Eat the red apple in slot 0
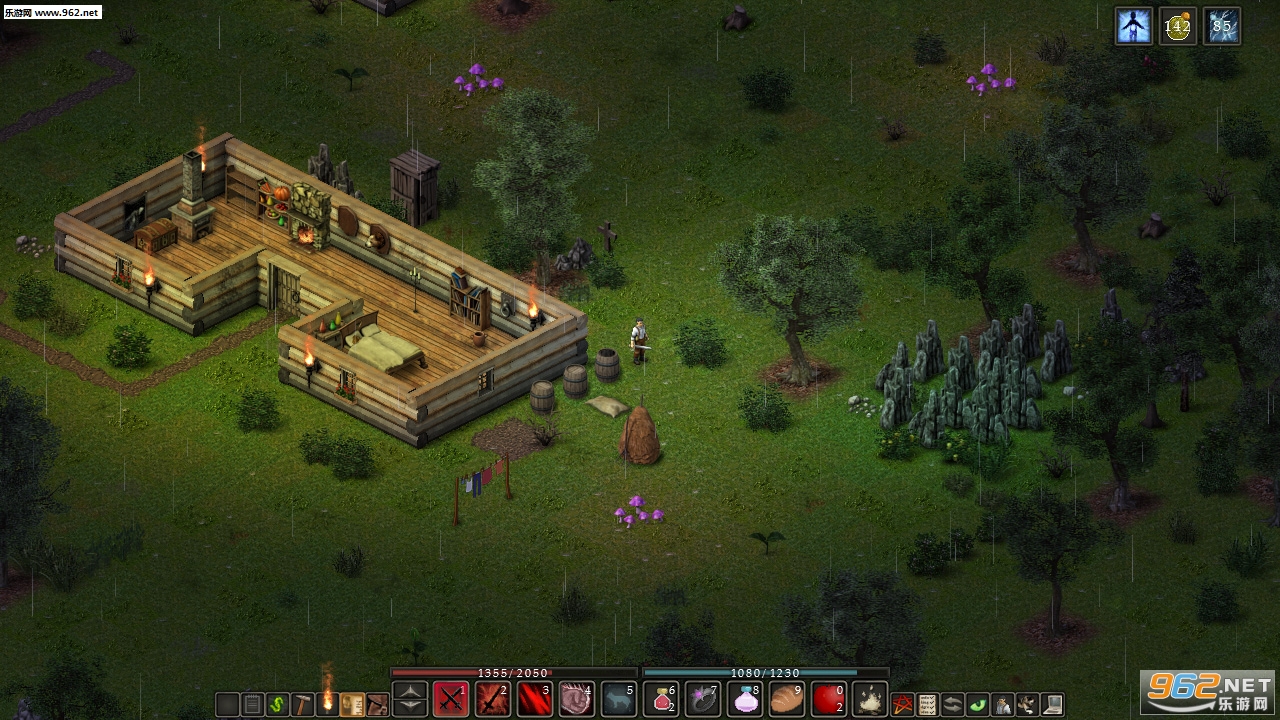The height and width of the screenshot is (720, 1280). (829, 699)
